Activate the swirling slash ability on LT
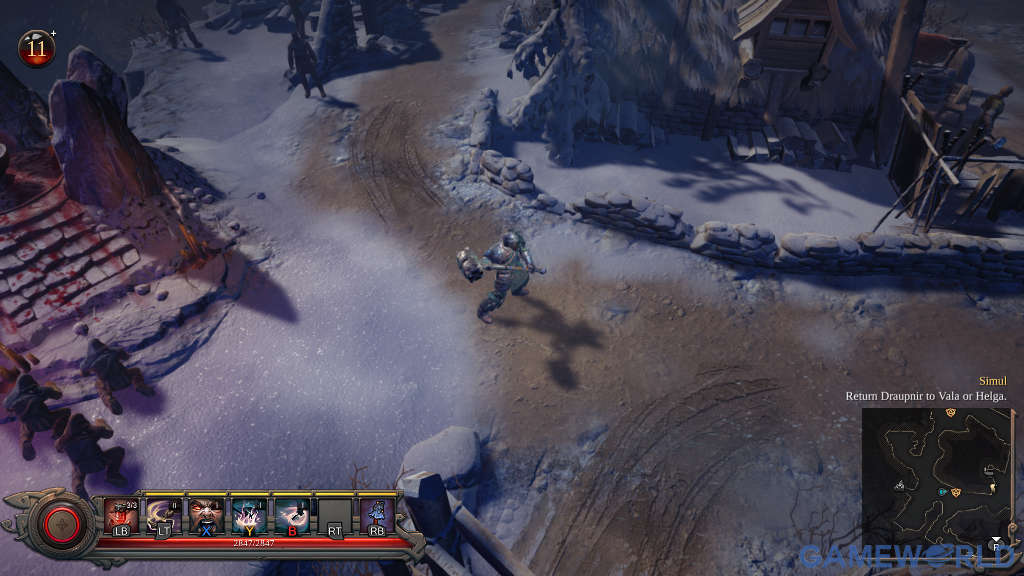The height and width of the screenshot is (576, 1024). pyautogui.click(x=163, y=514)
